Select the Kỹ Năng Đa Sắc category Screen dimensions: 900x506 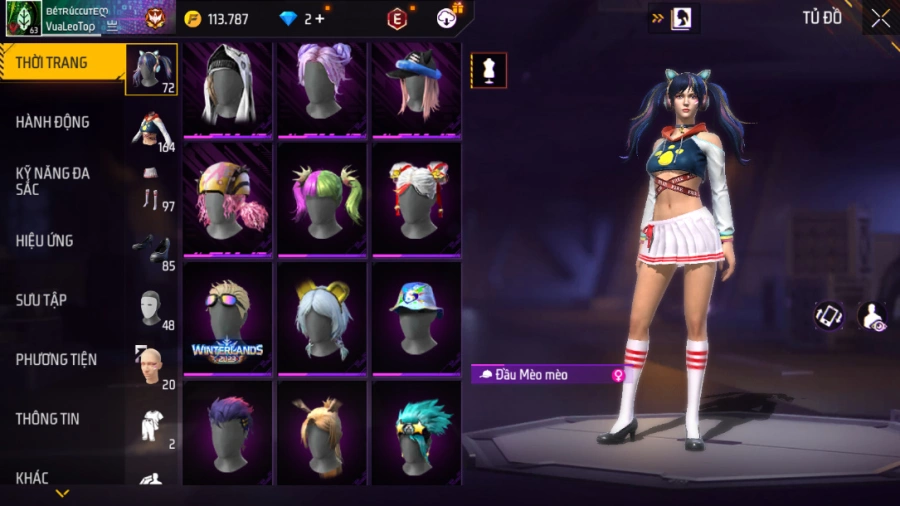pos(52,181)
